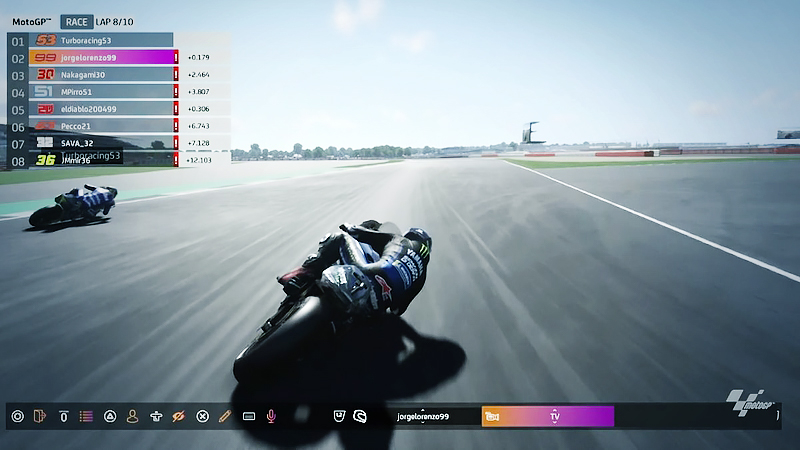
Task: Click the orange rider profile icon
Action: (x=132, y=416)
